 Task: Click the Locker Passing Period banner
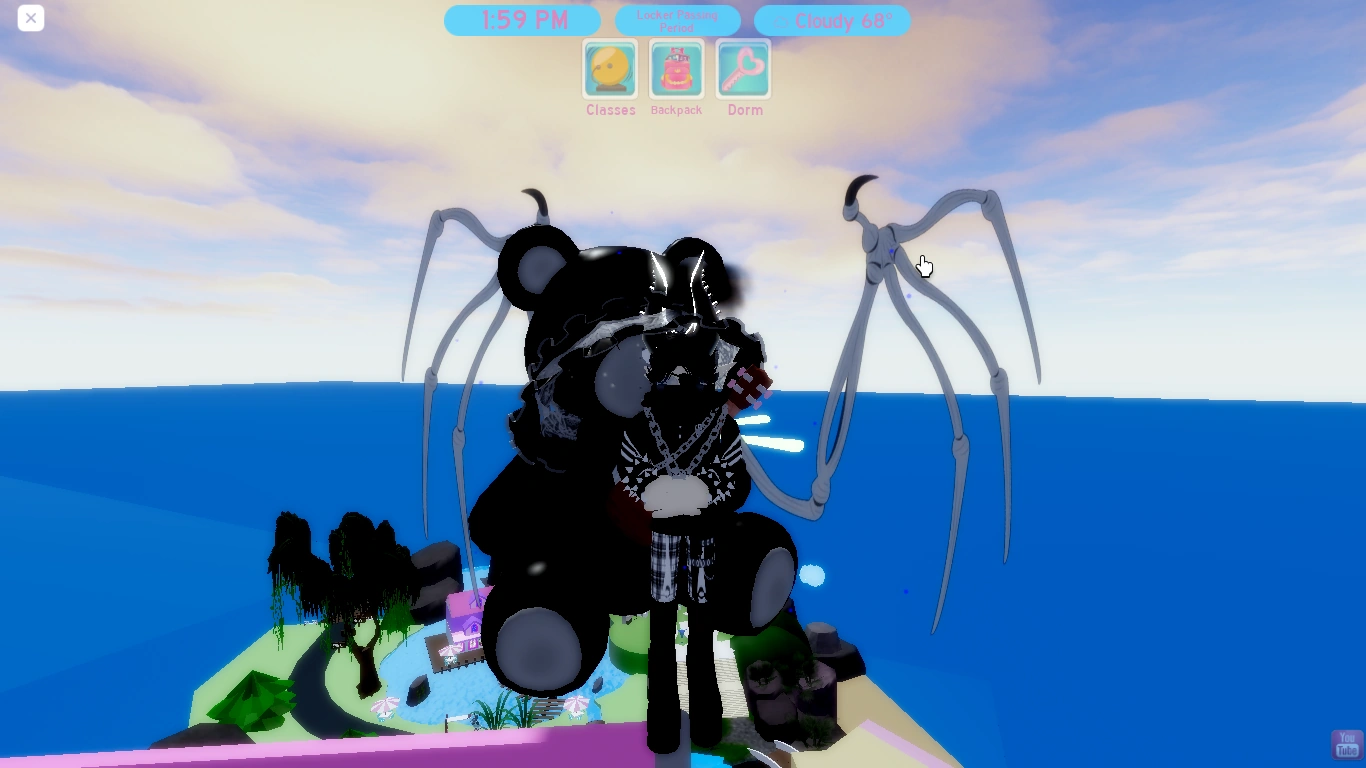677,20
